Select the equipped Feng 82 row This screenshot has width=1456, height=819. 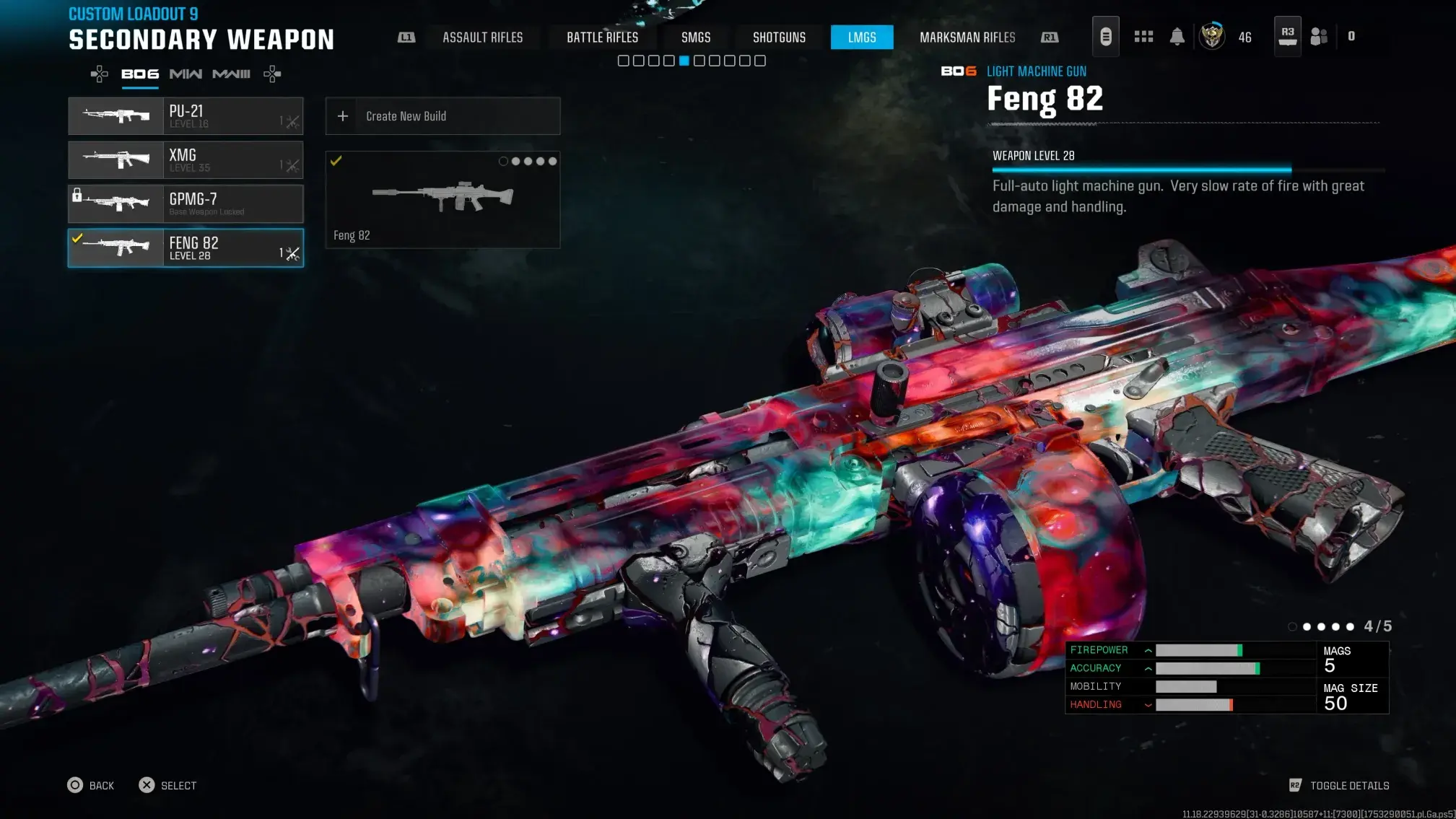tap(186, 248)
